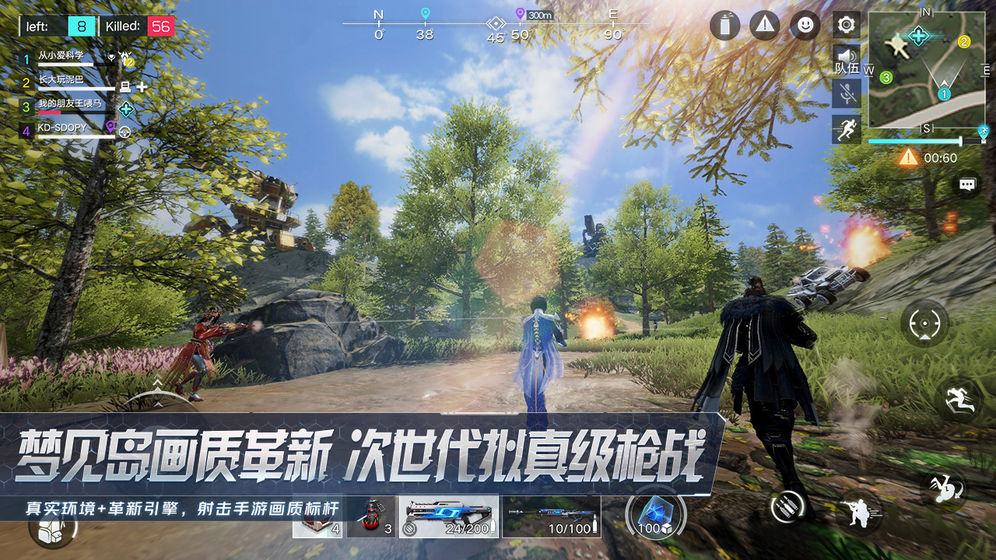This screenshot has width=996, height=560.
Task: Switch to the weapon showing 10/100
Action: (551, 517)
